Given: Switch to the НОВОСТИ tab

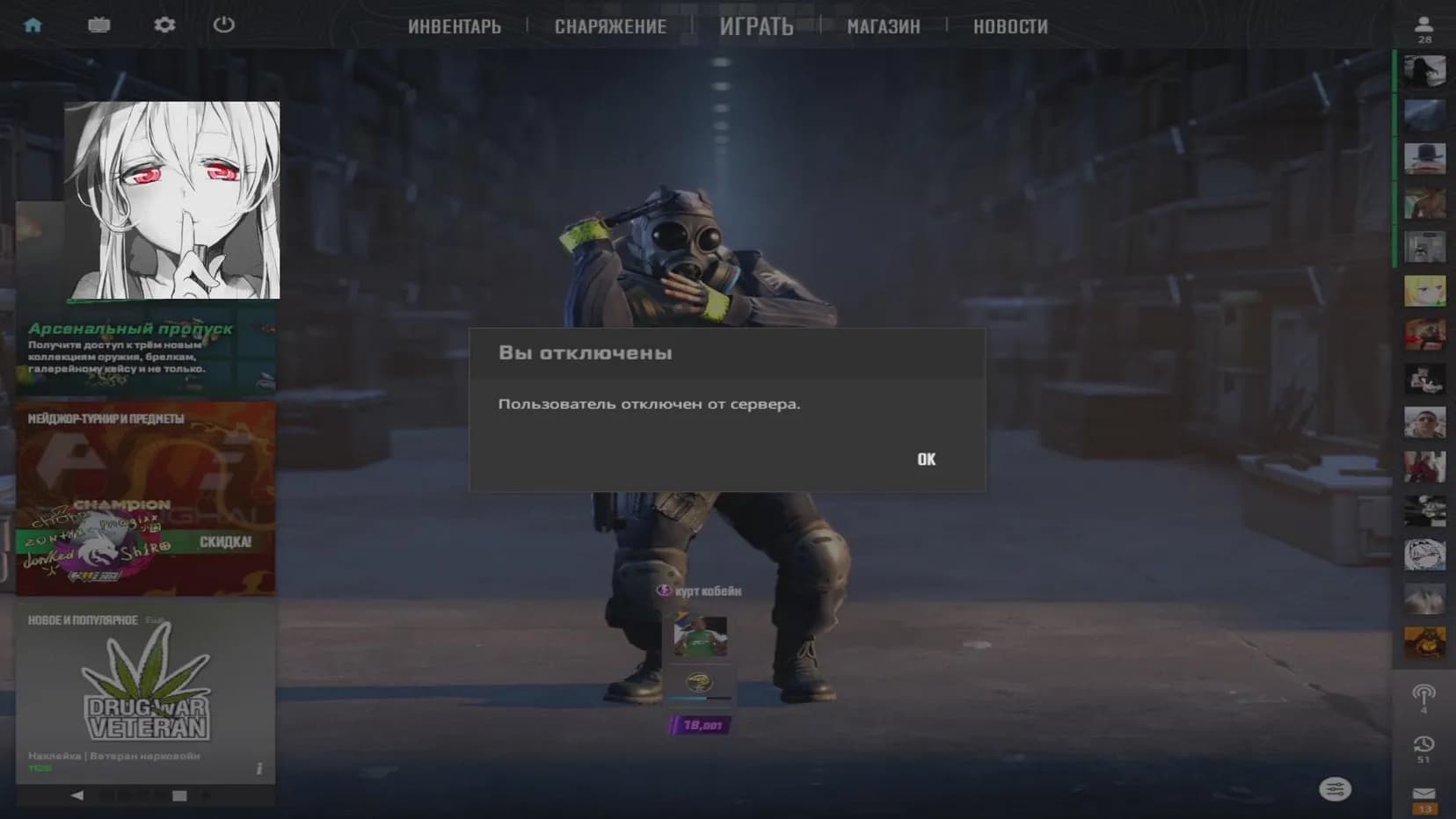Looking at the screenshot, I should tap(1009, 26).
